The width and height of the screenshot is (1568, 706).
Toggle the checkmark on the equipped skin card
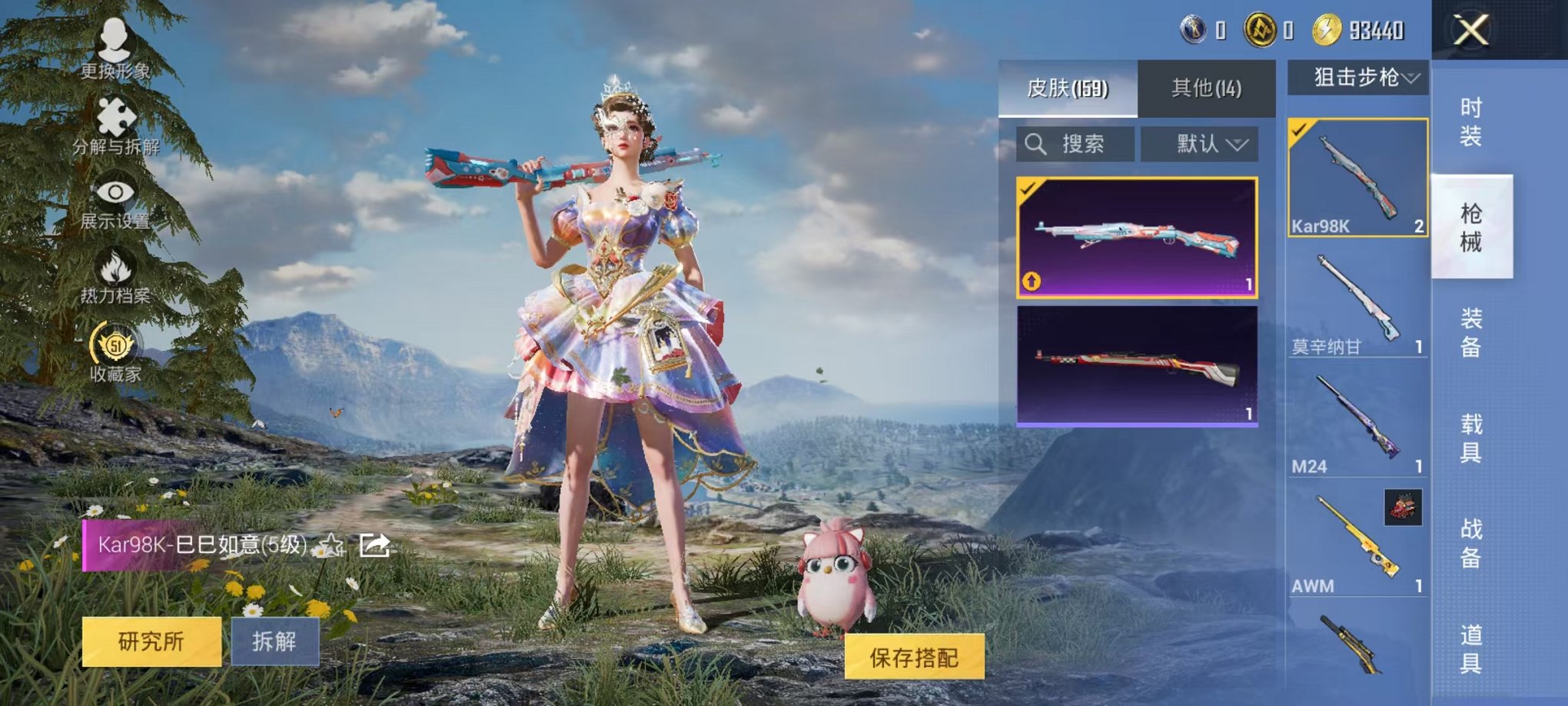(1028, 190)
